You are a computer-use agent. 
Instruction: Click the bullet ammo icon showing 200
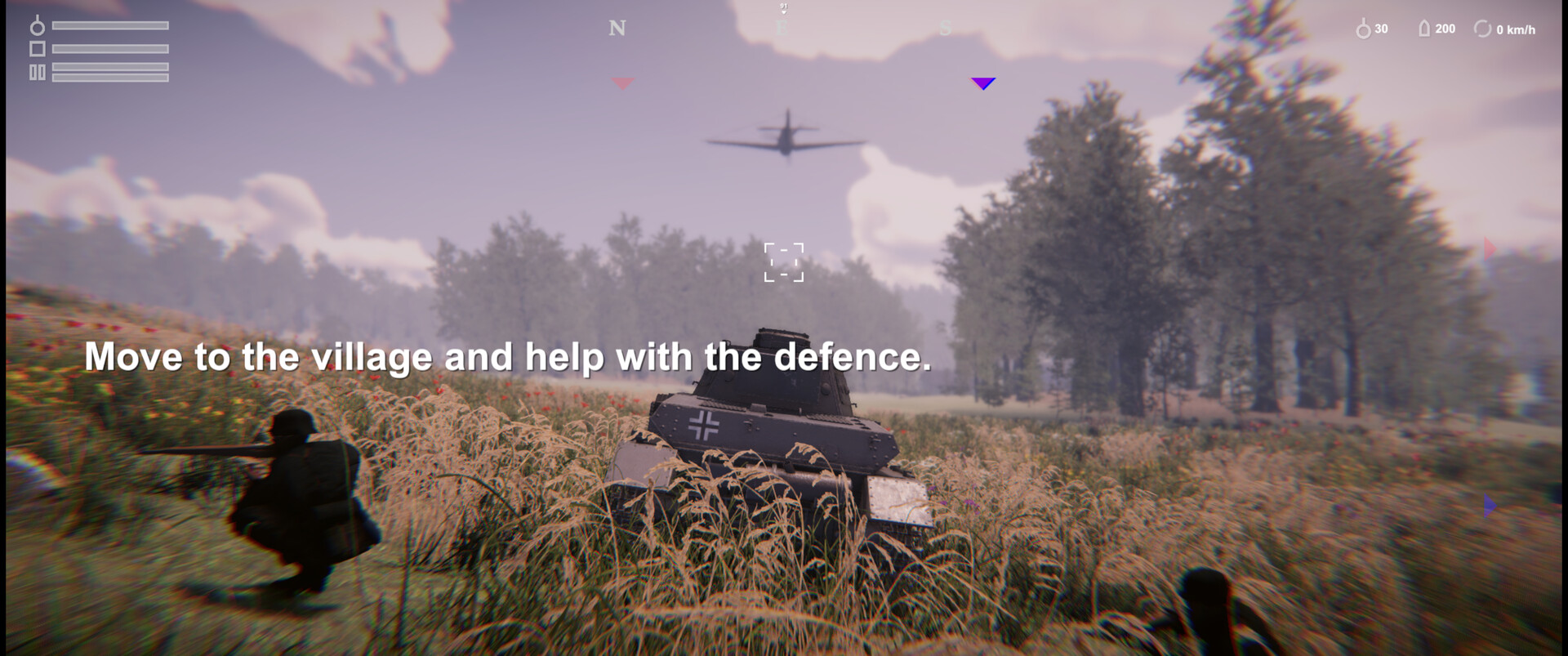(x=1423, y=29)
